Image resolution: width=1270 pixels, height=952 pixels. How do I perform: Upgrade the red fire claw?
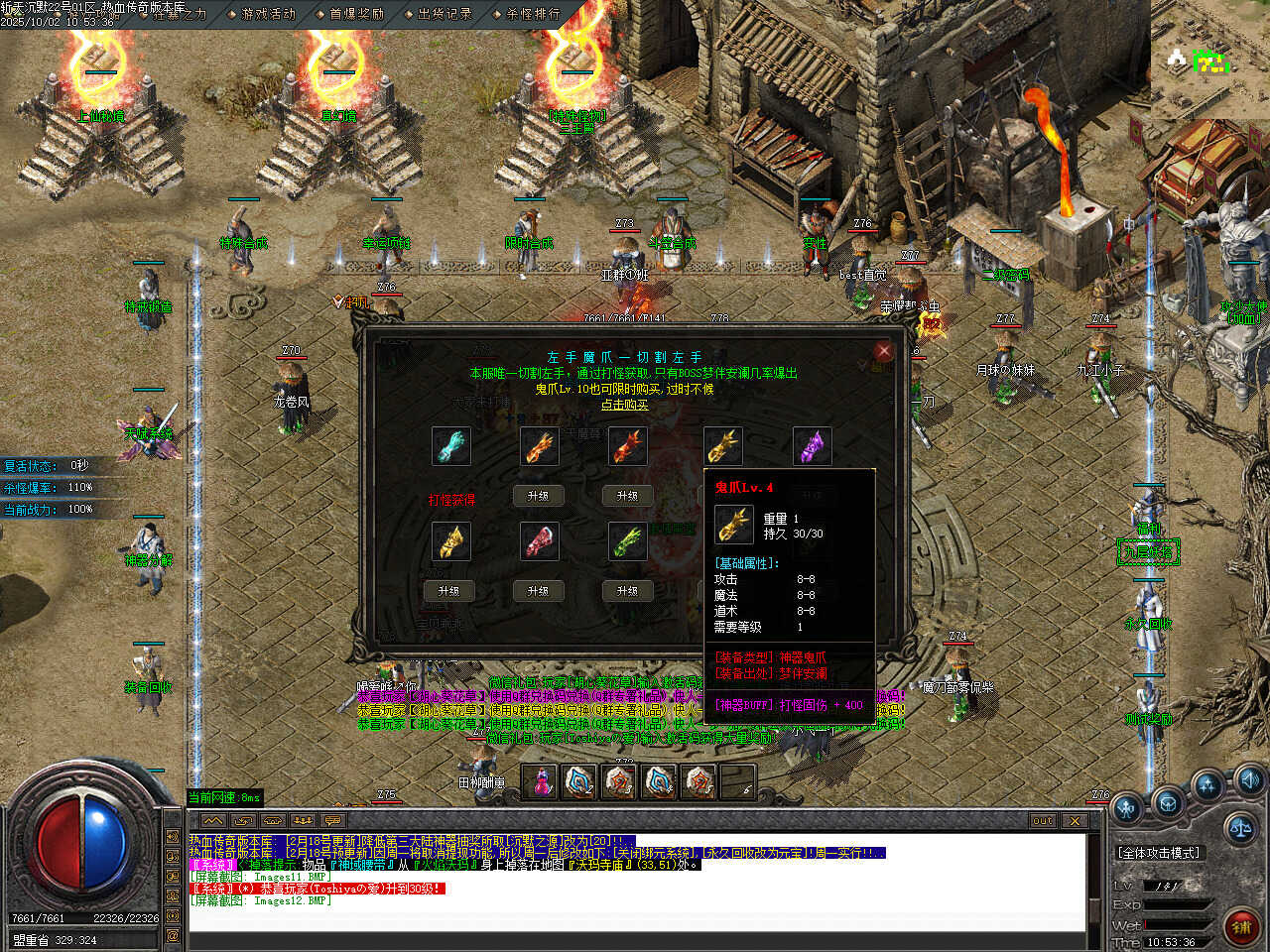[x=627, y=496]
